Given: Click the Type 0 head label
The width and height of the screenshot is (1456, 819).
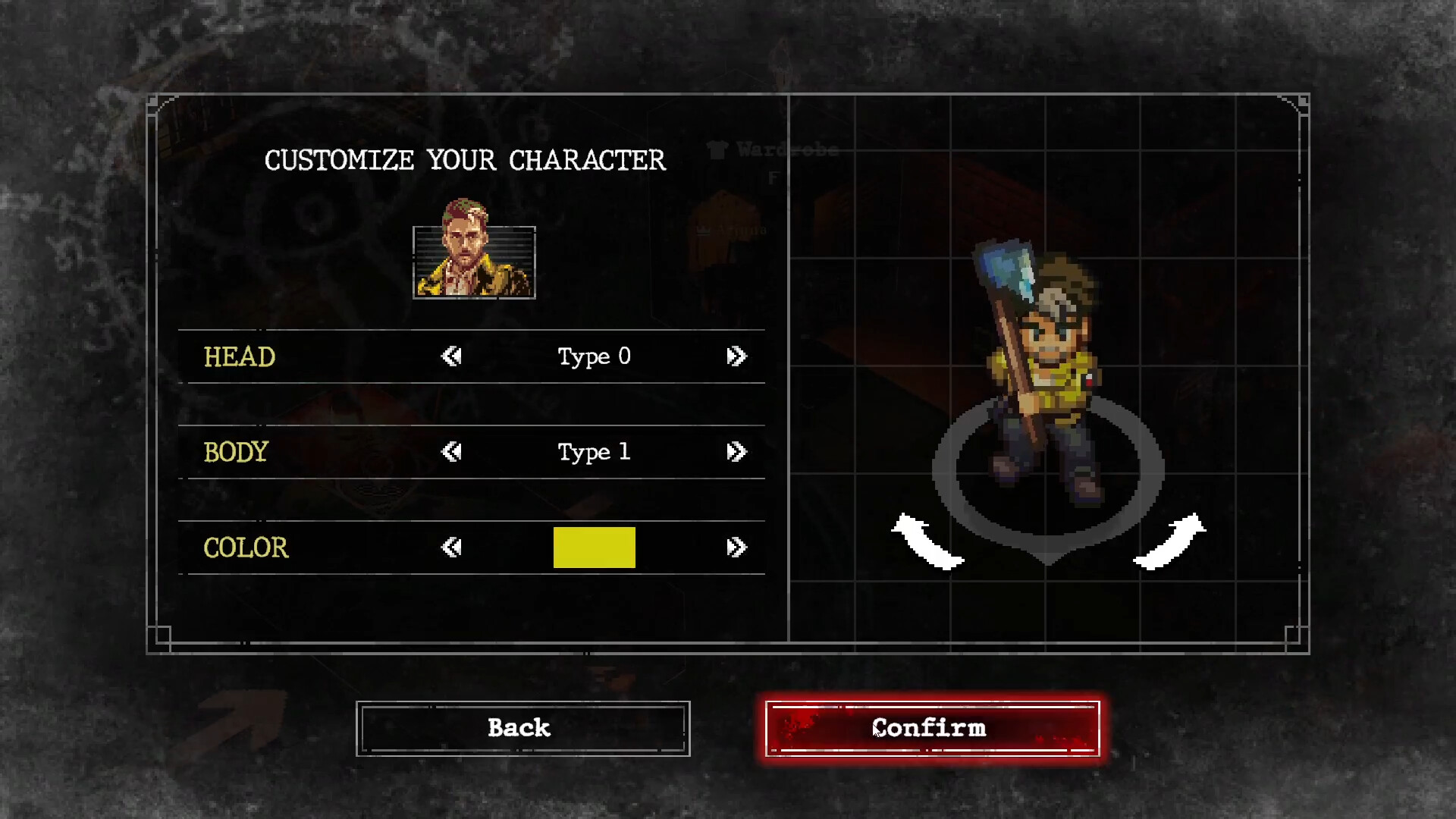Looking at the screenshot, I should 594,356.
